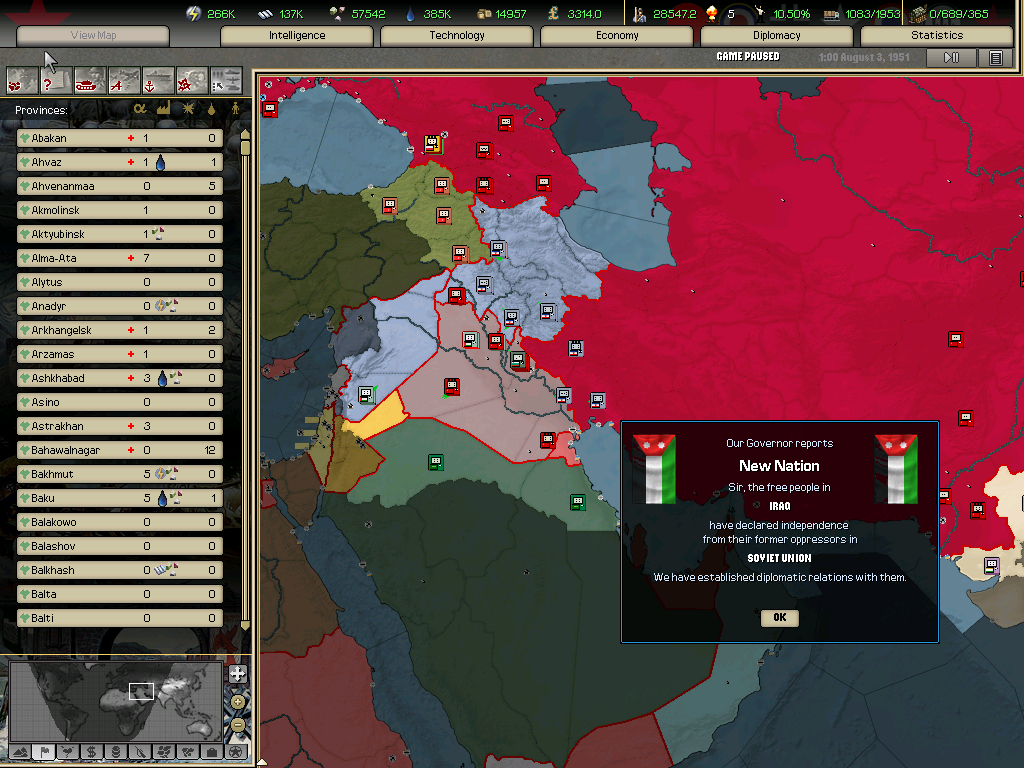Select the airplane air forces list icon
The width and height of the screenshot is (1024, 768).
pos(125,79)
